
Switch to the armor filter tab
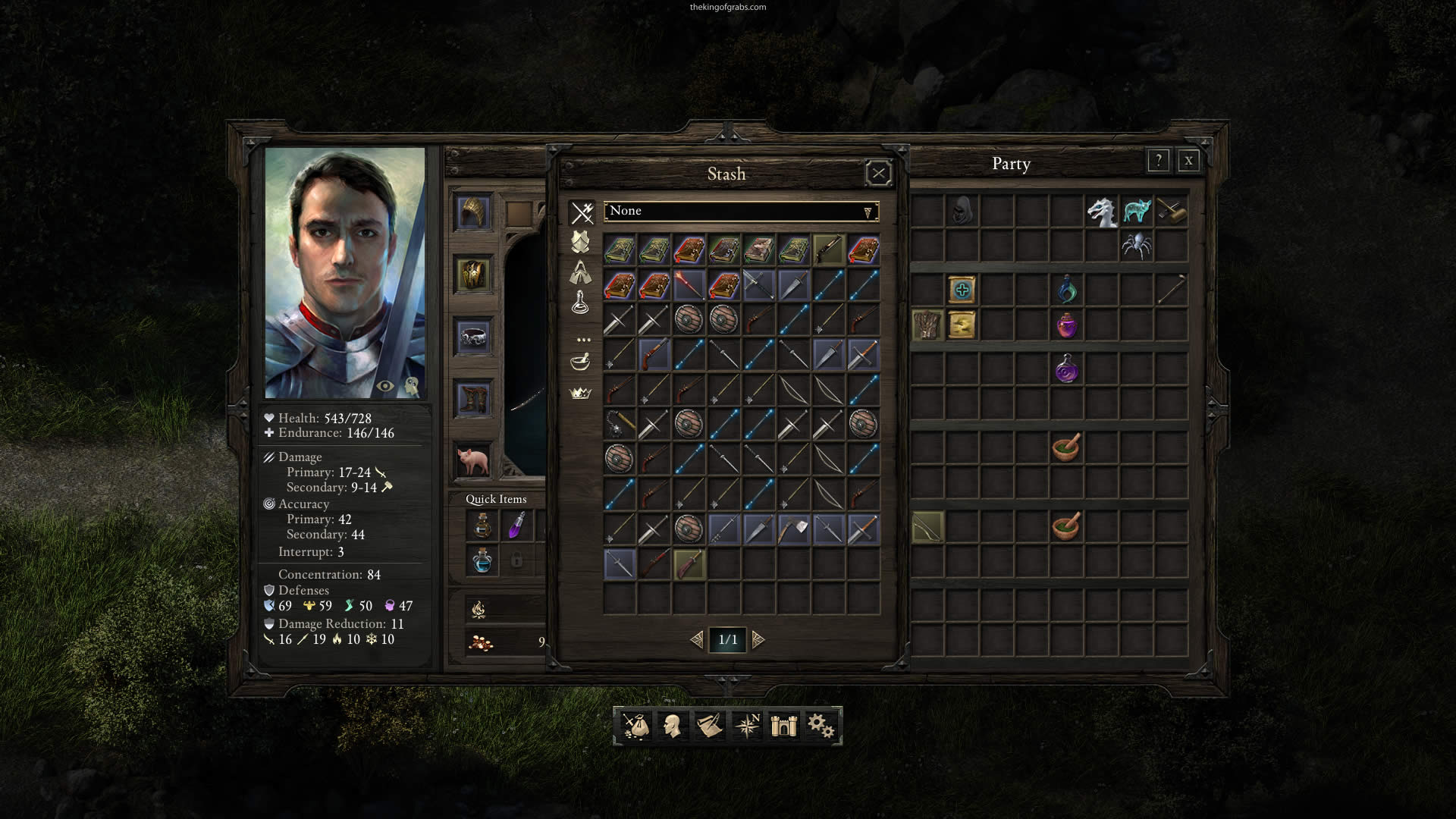581,243
